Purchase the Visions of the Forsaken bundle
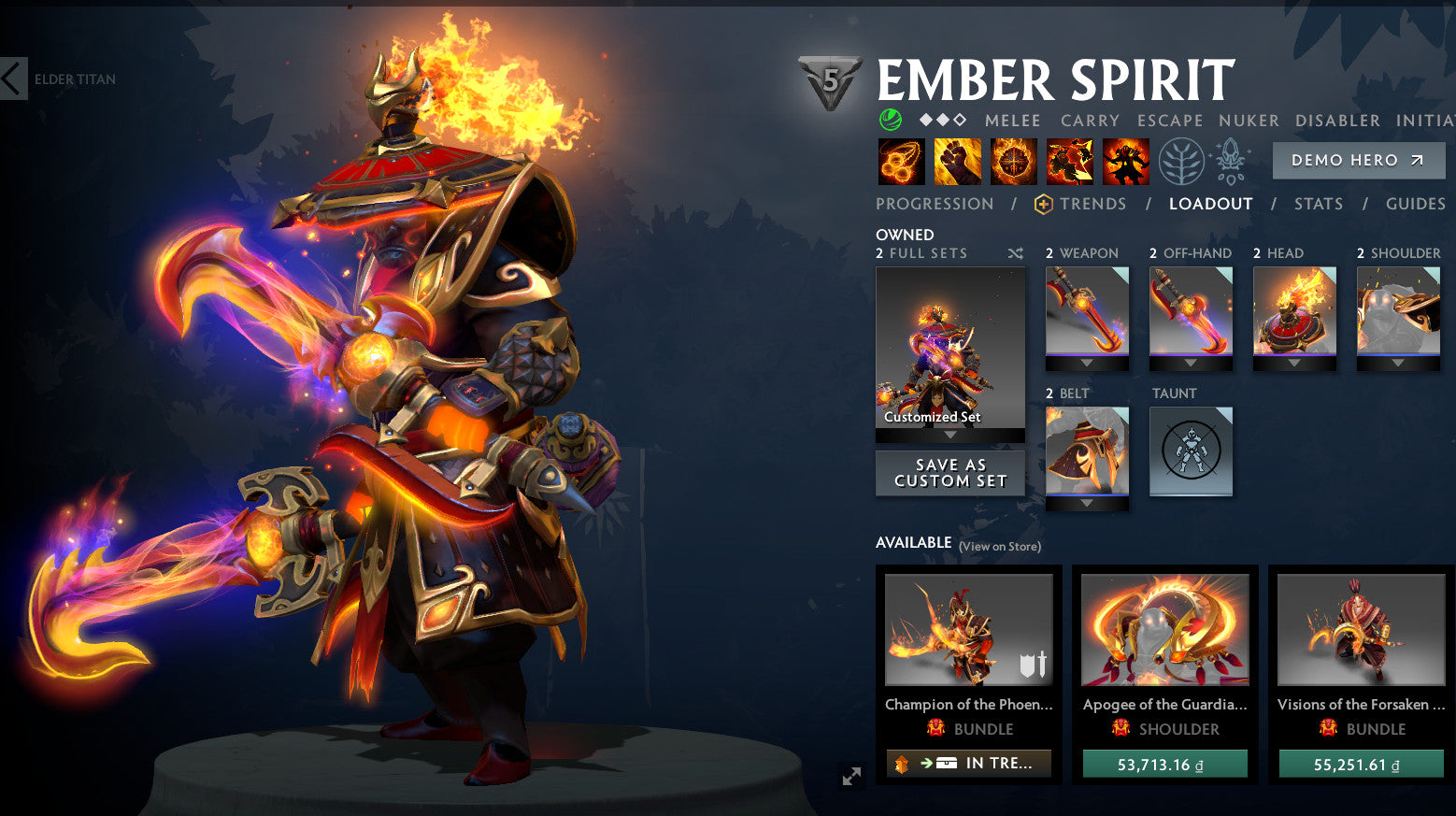Viewport: 1456px width, 816px height. click(1361, 765)
